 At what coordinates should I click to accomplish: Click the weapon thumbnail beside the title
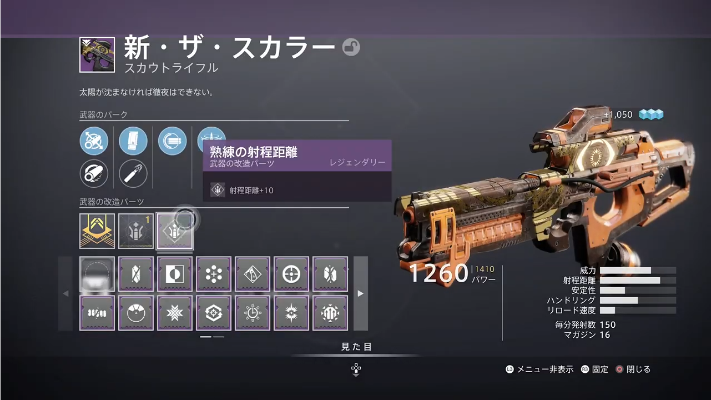click(97, 54)
